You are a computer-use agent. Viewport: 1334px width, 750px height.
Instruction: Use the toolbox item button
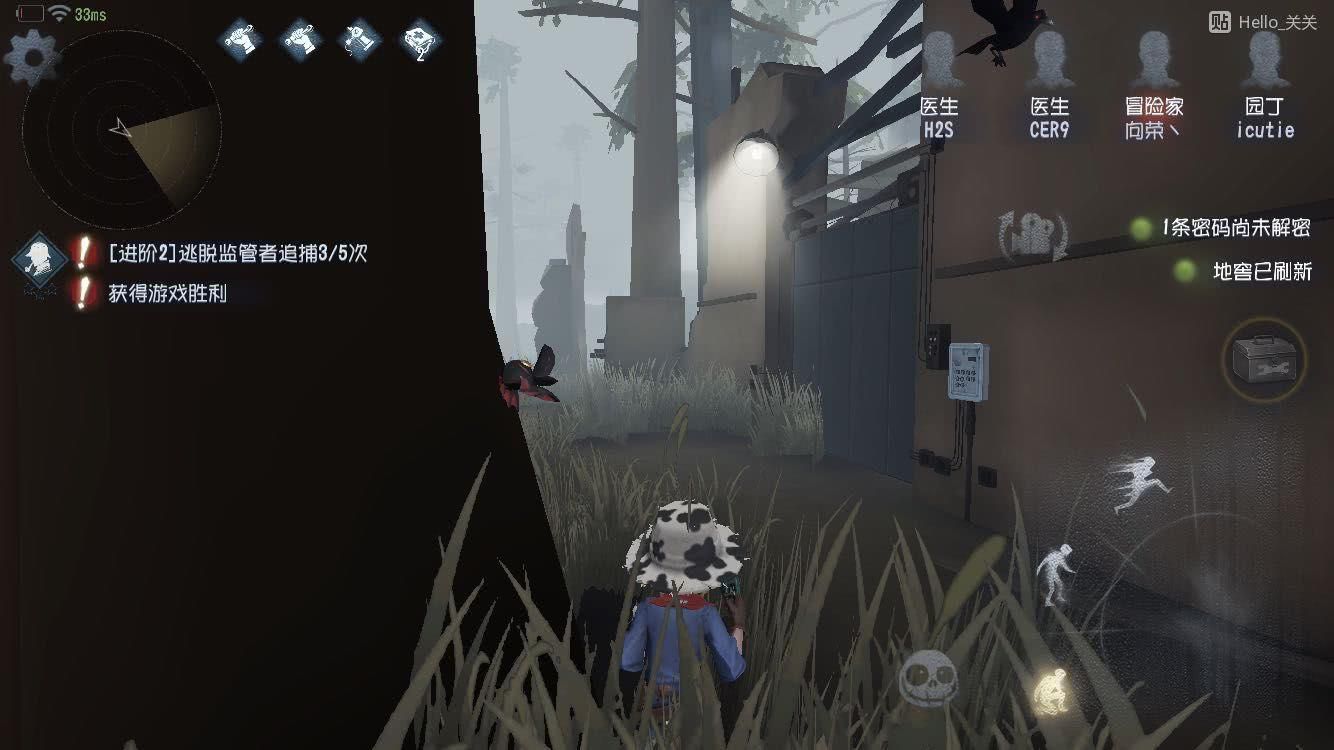1263,359
